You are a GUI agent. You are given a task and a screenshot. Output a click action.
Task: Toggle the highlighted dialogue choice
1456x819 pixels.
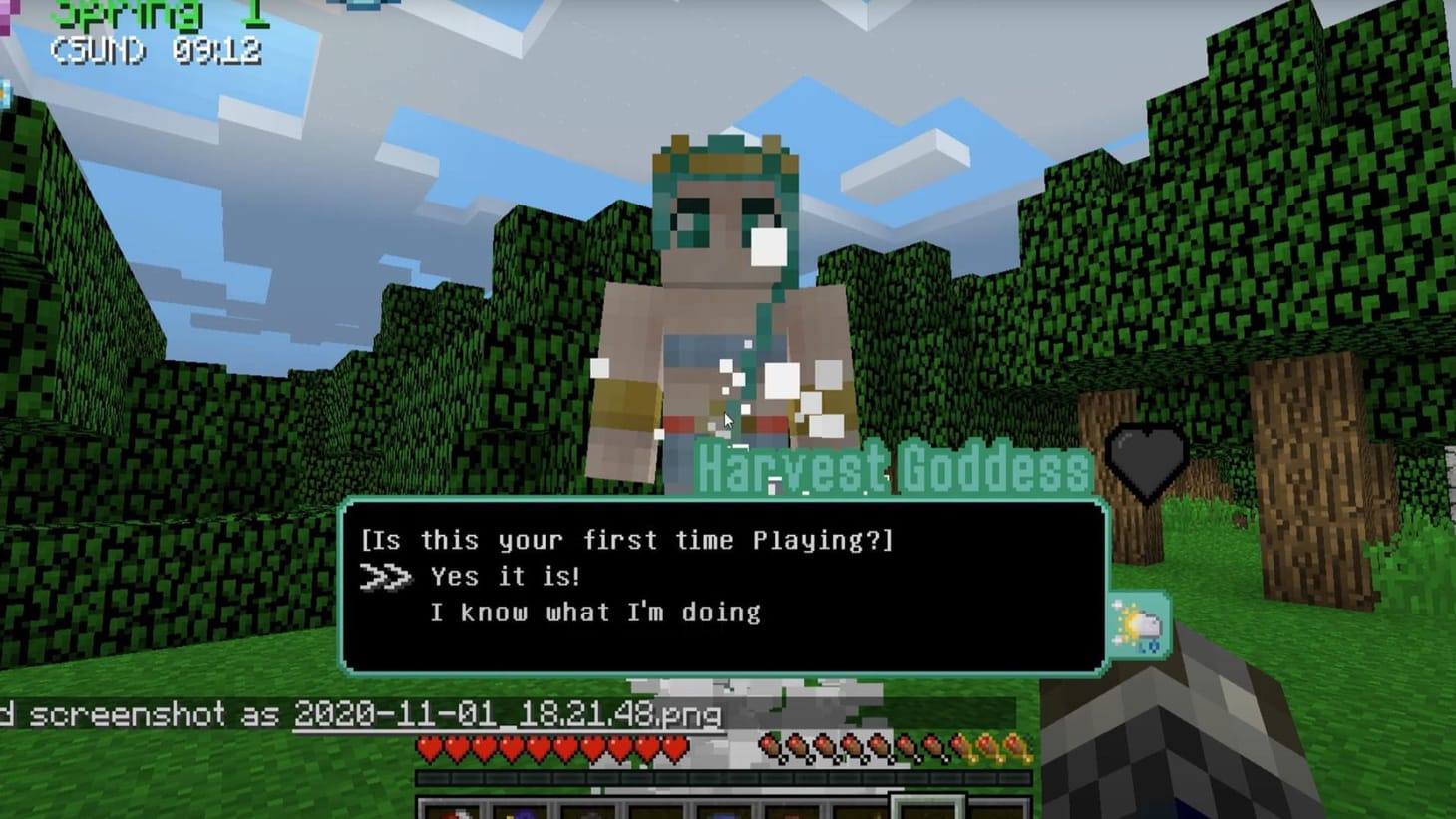pos(504,576)
